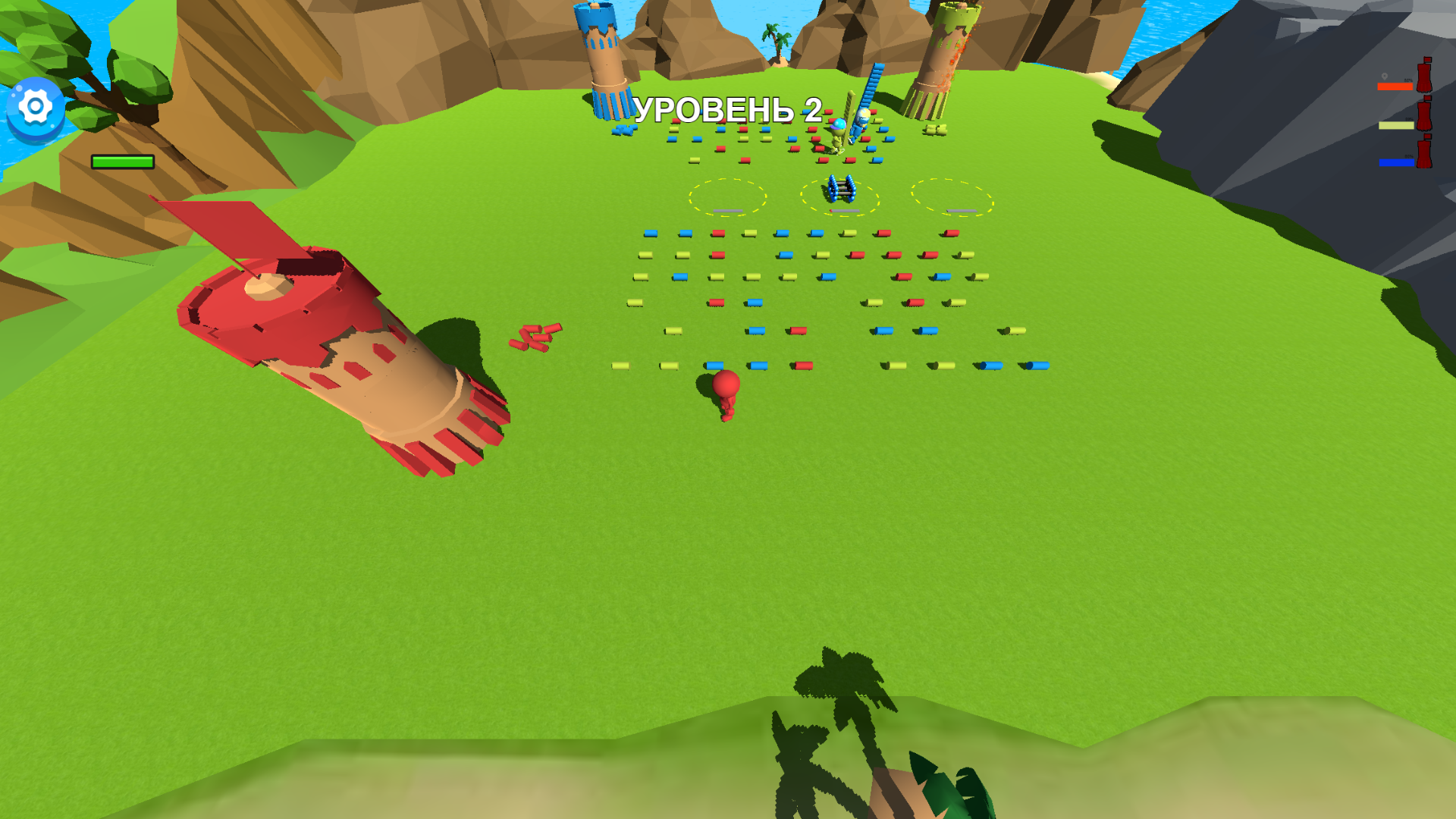This screenshot has height=819, width=1456.
Task: Click the castle icon next to the blue bar
Action: pos(1424,152)
